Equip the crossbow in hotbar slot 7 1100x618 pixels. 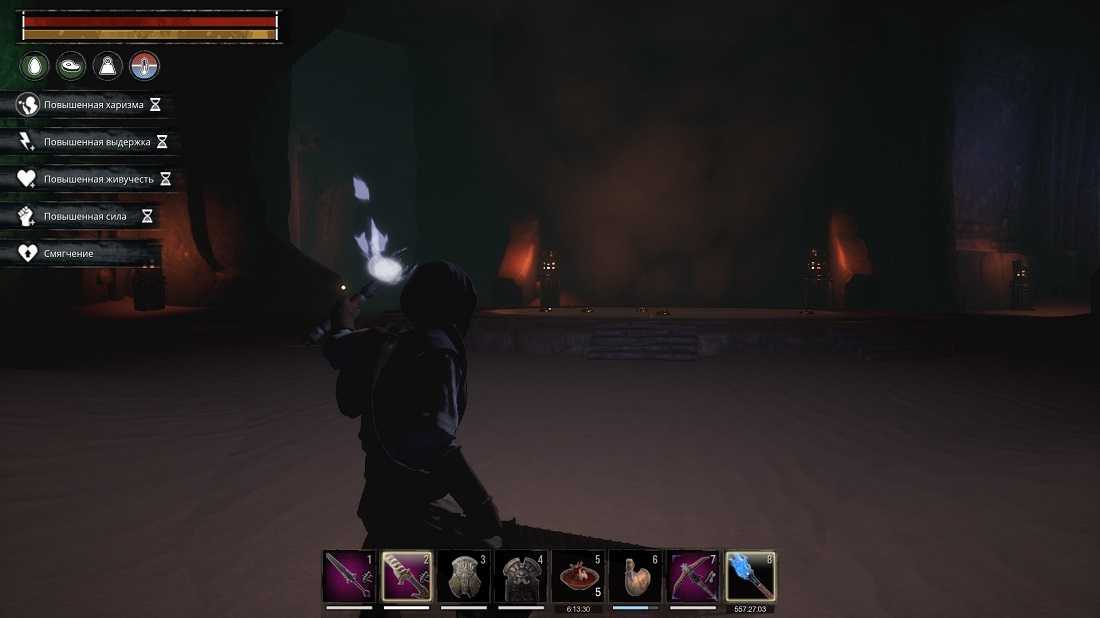click(692, 577)
